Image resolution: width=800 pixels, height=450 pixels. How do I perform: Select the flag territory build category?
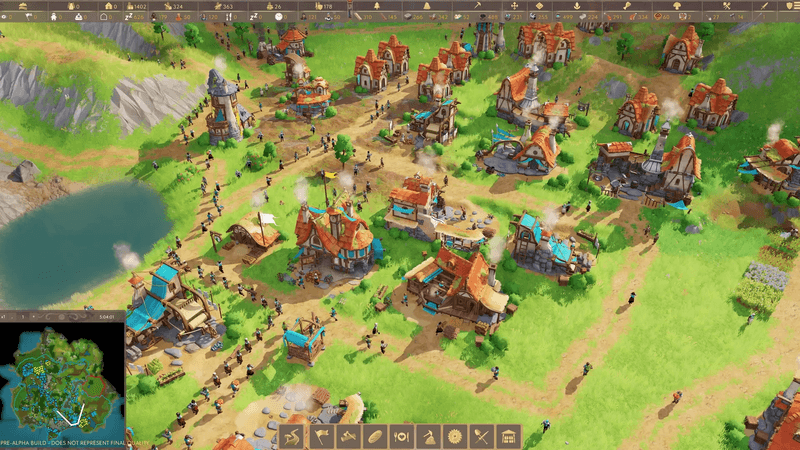[x=320, y=437]
